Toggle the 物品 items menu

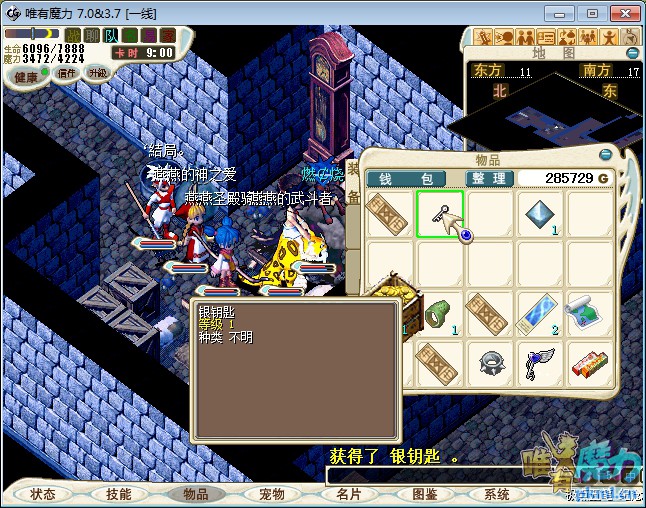194,494
